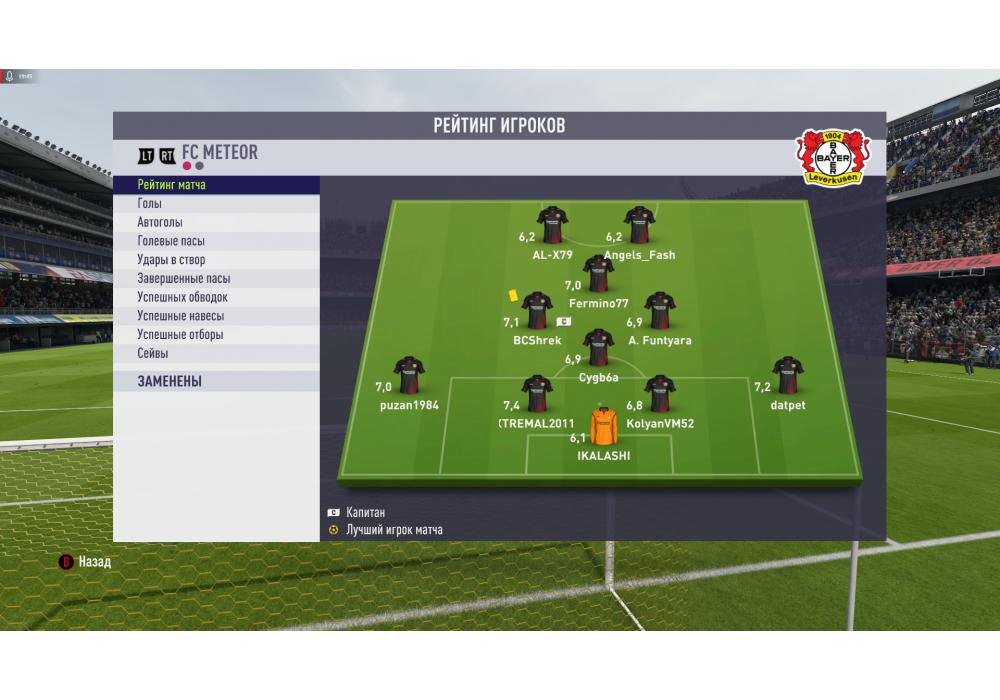This screenshot has height=700, width=1000.
Task: Select goalkeeper IKALASHI on the pitch
Action: (604, 427)
